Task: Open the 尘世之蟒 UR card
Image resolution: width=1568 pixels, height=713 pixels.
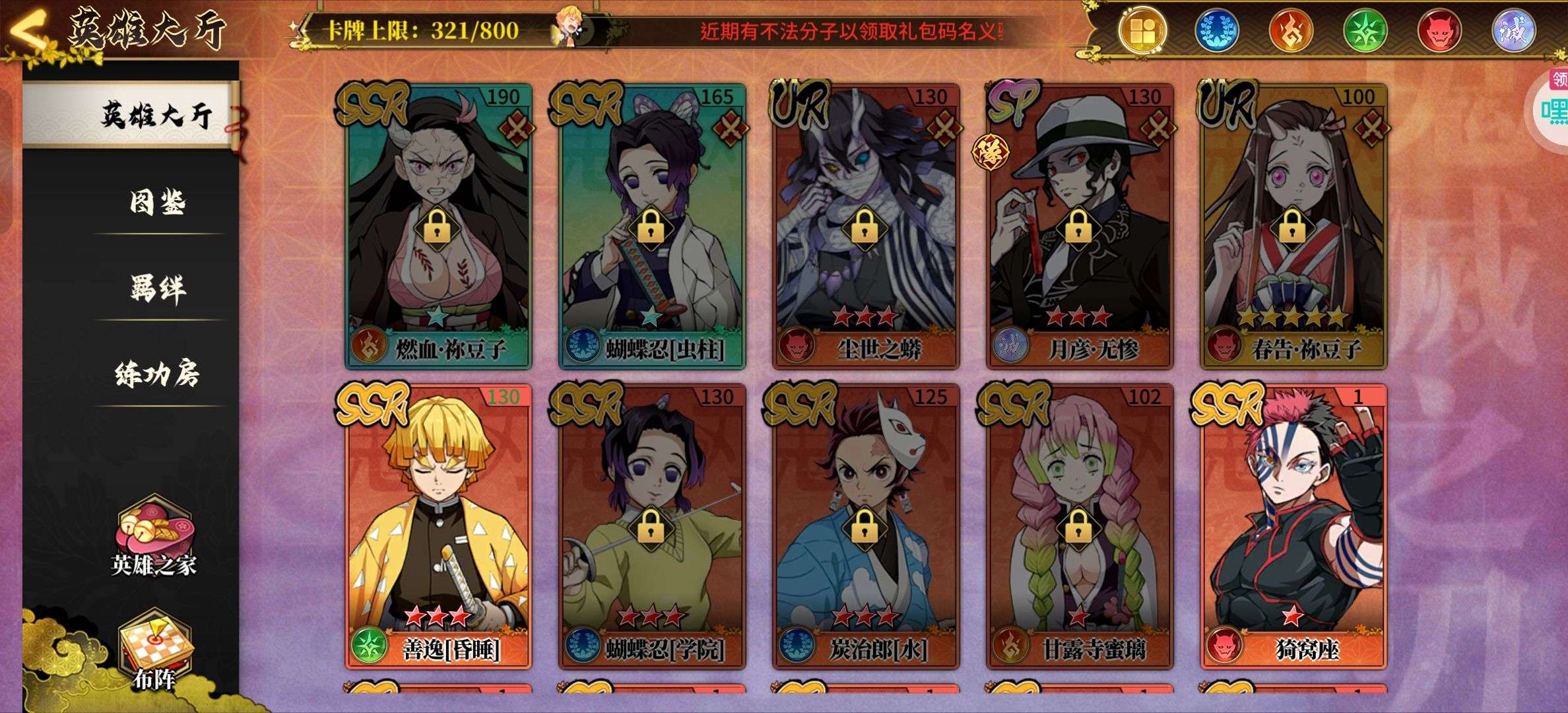Action: (865, 224)
